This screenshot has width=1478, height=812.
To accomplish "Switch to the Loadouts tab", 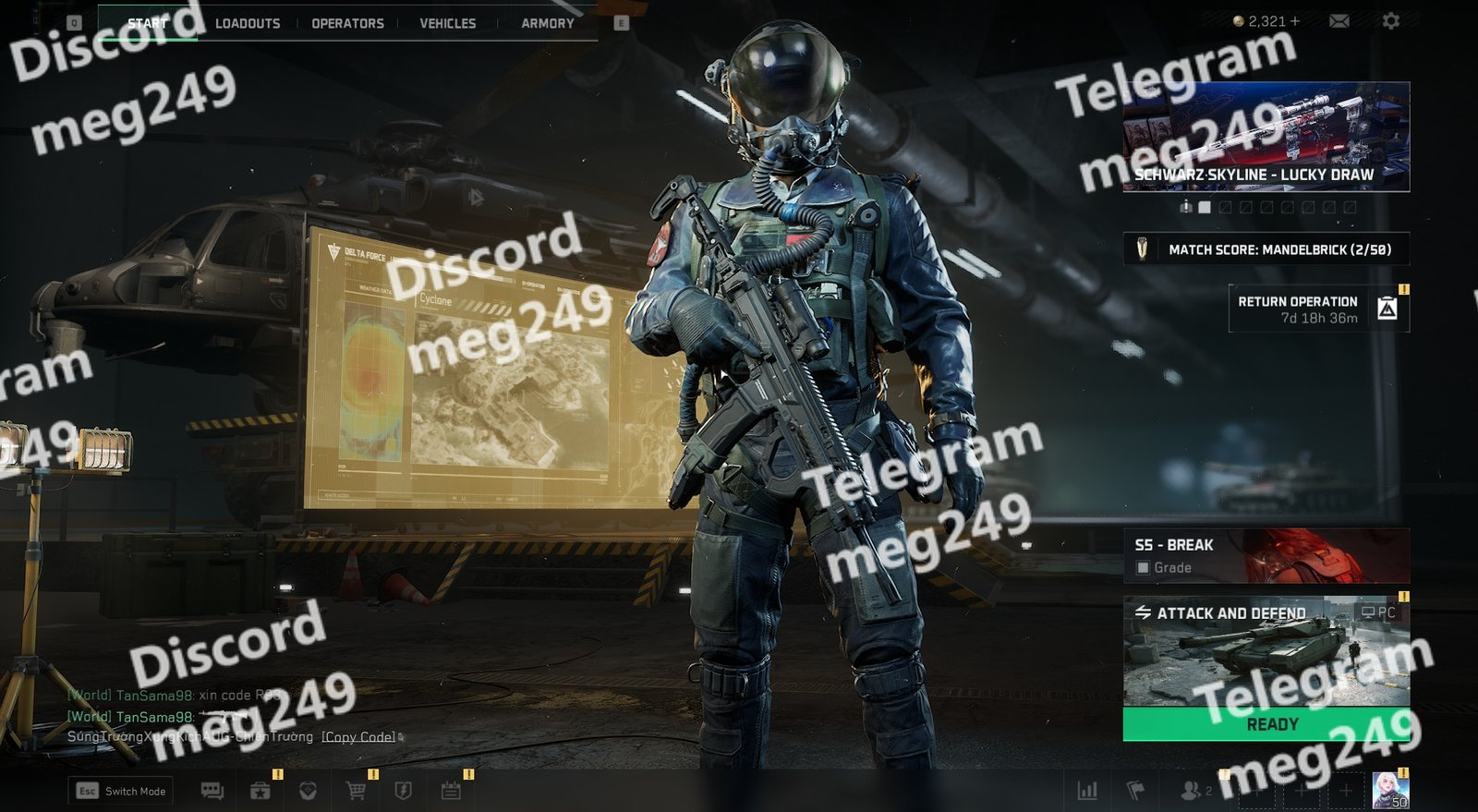I will point(247,23).
